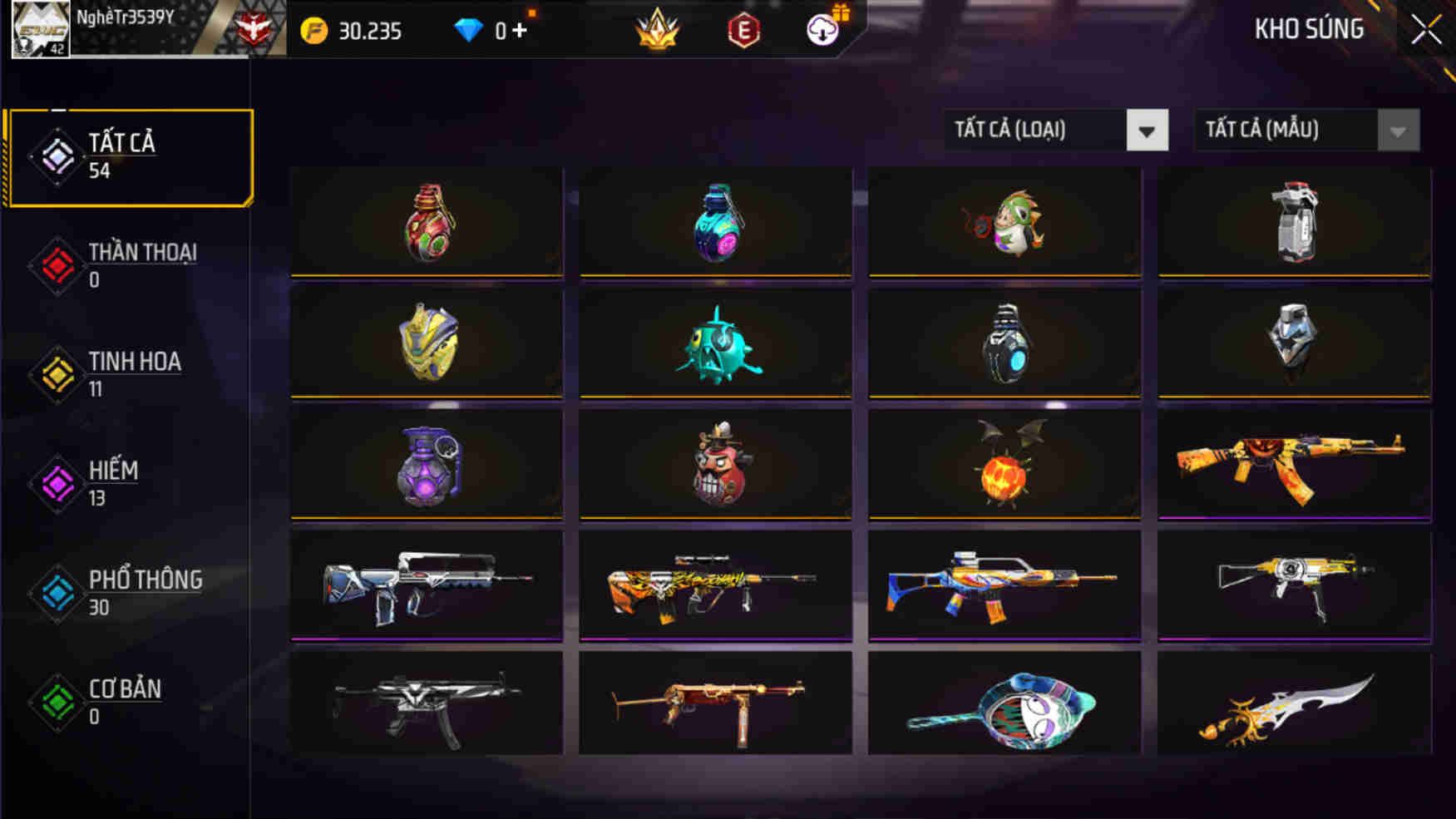Select the green penguin grenade skin
The image size is (1456, 819).
(1004, 223)
